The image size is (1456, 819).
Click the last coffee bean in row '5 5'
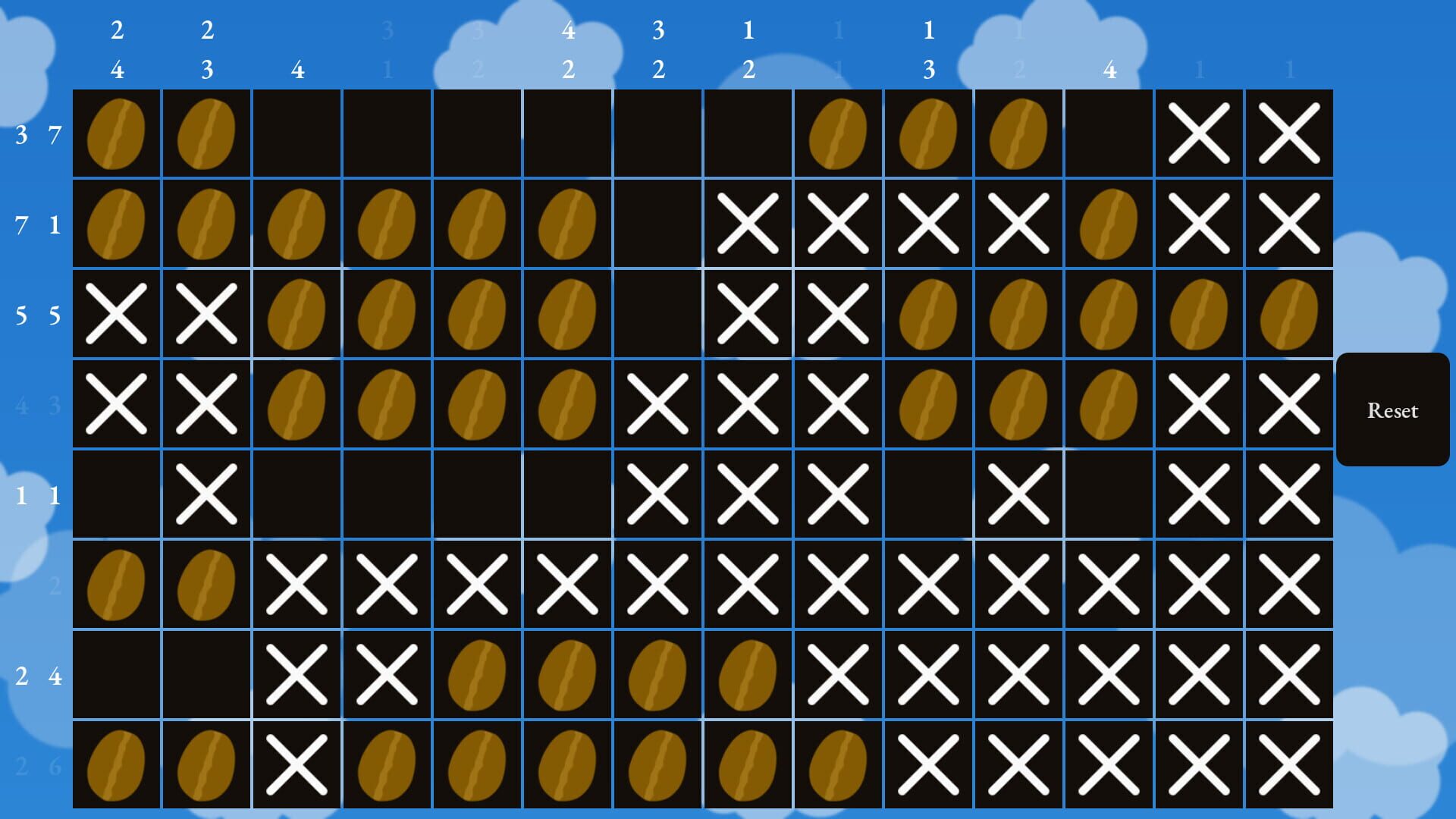[1288, 312]
